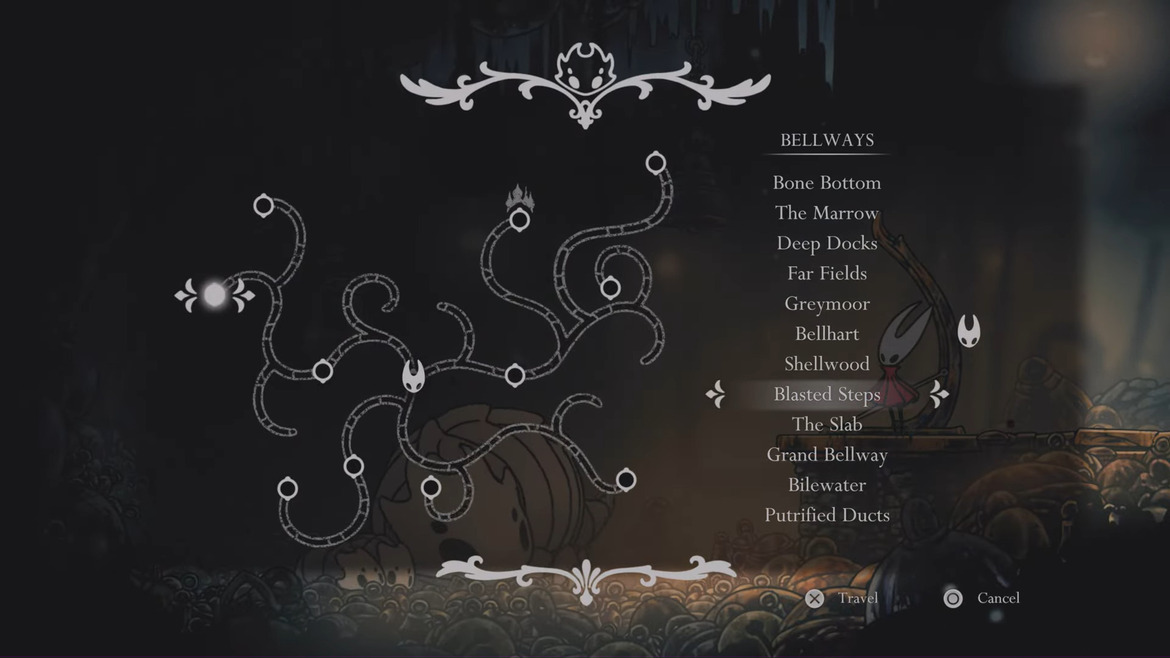This screenshot has width=1170, height=658.
Task: Select Grand Bellway in the list
Action: click(x=826, y=455)
